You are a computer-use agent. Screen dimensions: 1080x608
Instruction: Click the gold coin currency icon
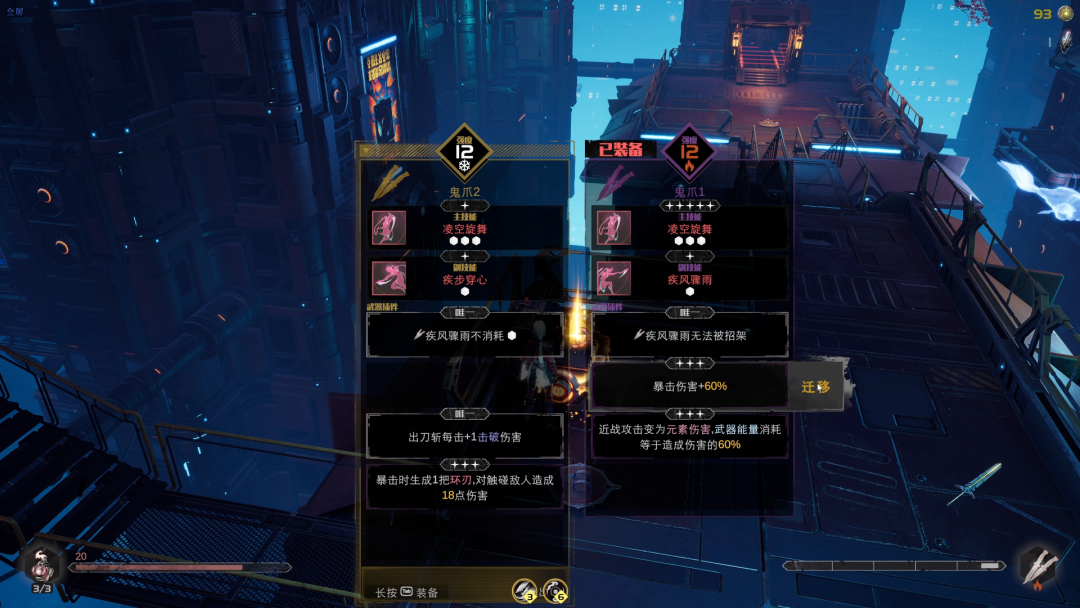coord(1066,14)
